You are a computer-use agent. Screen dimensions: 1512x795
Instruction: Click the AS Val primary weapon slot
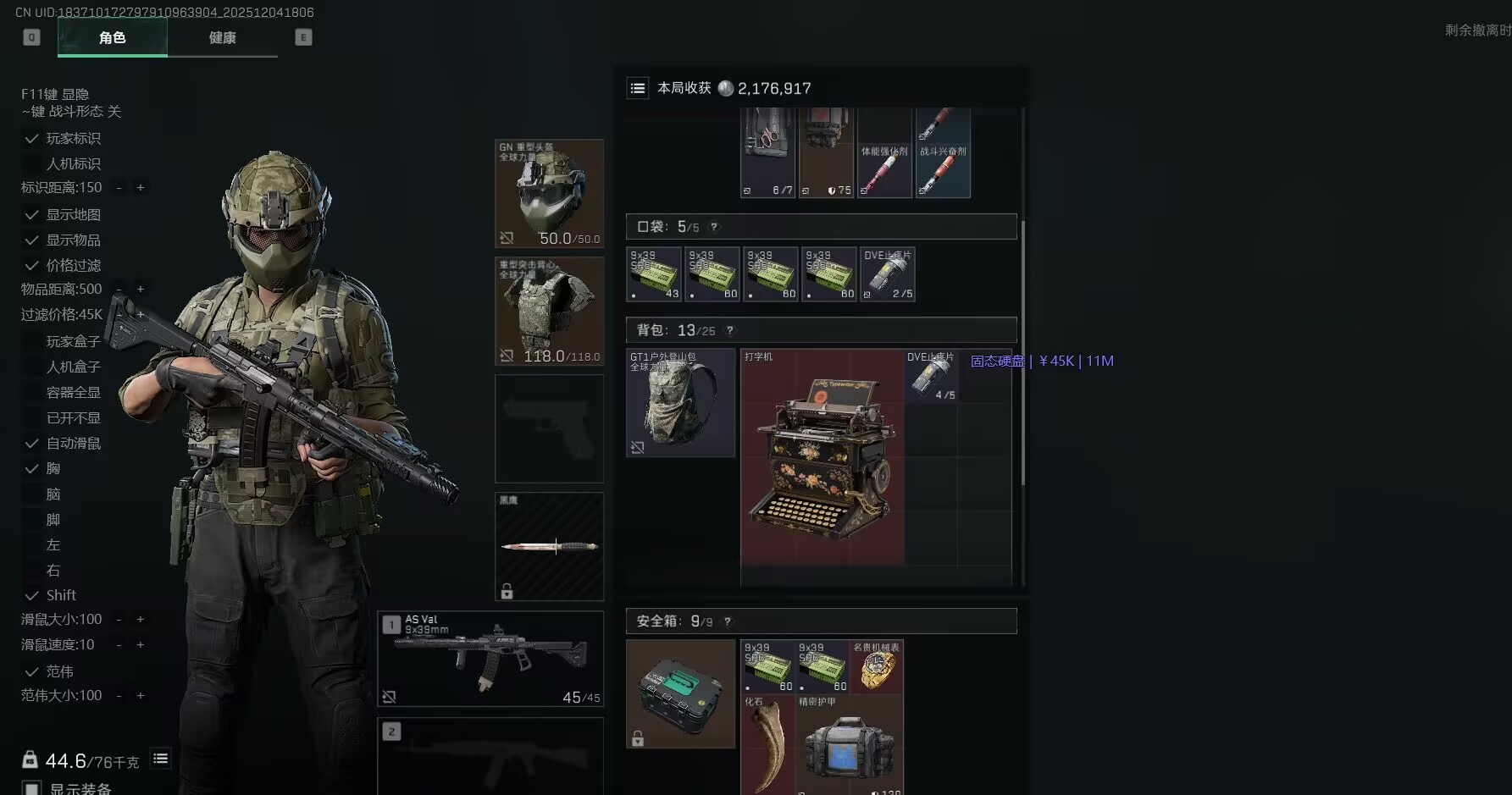pyautogui.click(x=490, y=659)
